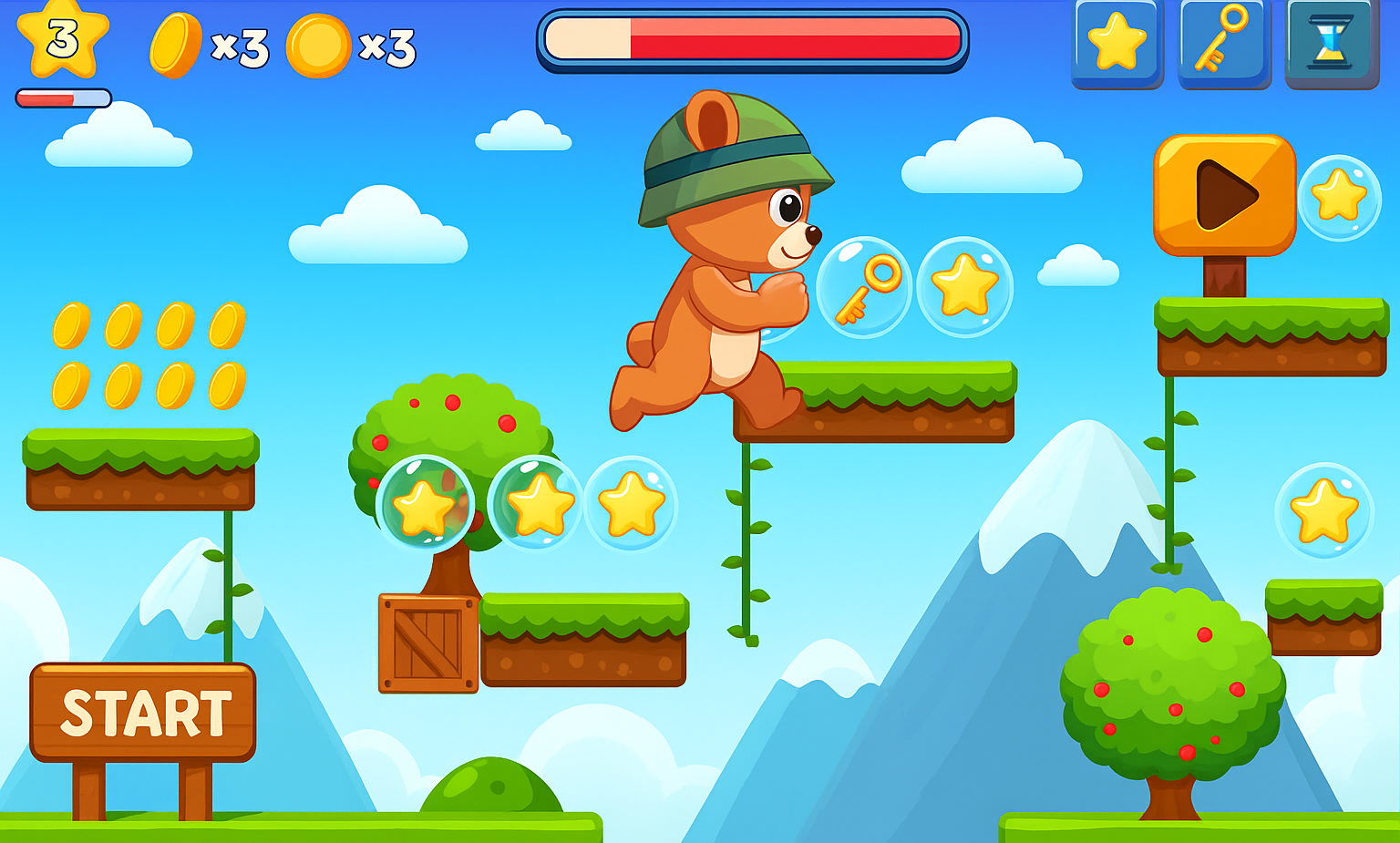The width and height of the screenshot is (1400, 843).
Task: Click the small progress bar under the star
Action: 62,98
